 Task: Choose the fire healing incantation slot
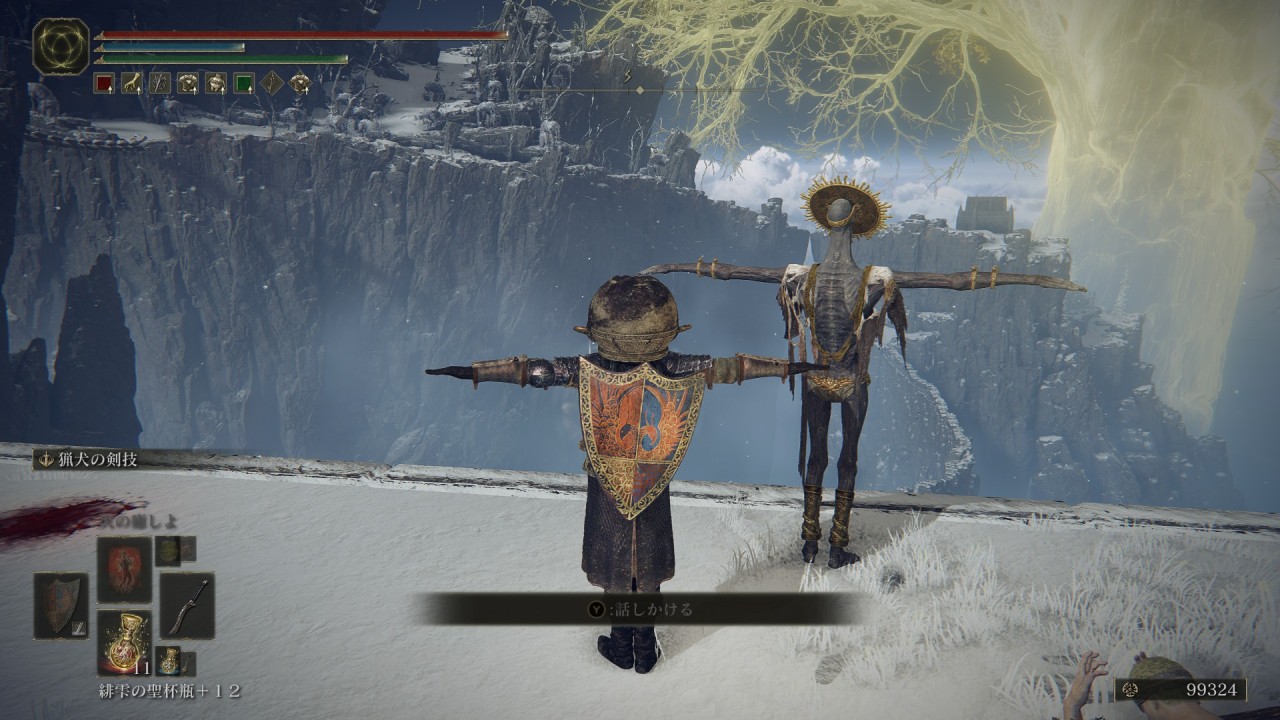(x=124, y=568)
